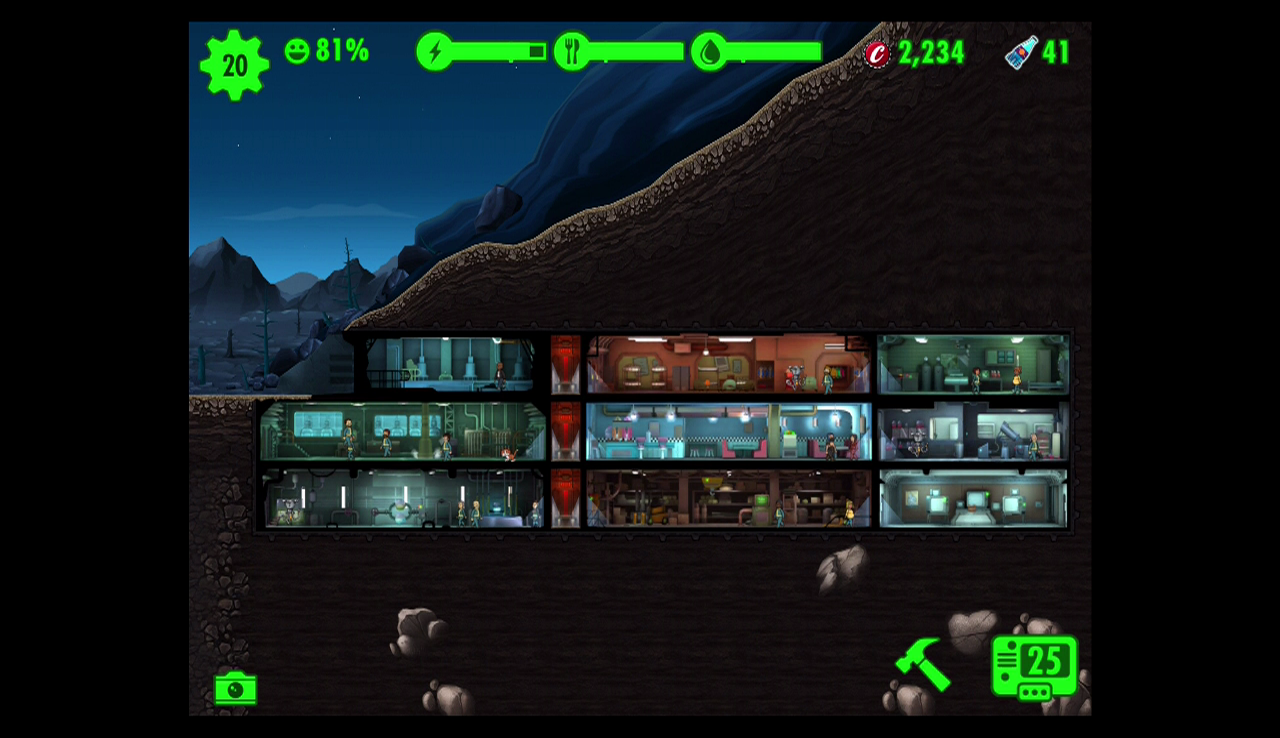Open the Pip-Boy menu showing 25
This screenshot has width=1280, height=738.
pyautogui.click(x=1034, y=667)
